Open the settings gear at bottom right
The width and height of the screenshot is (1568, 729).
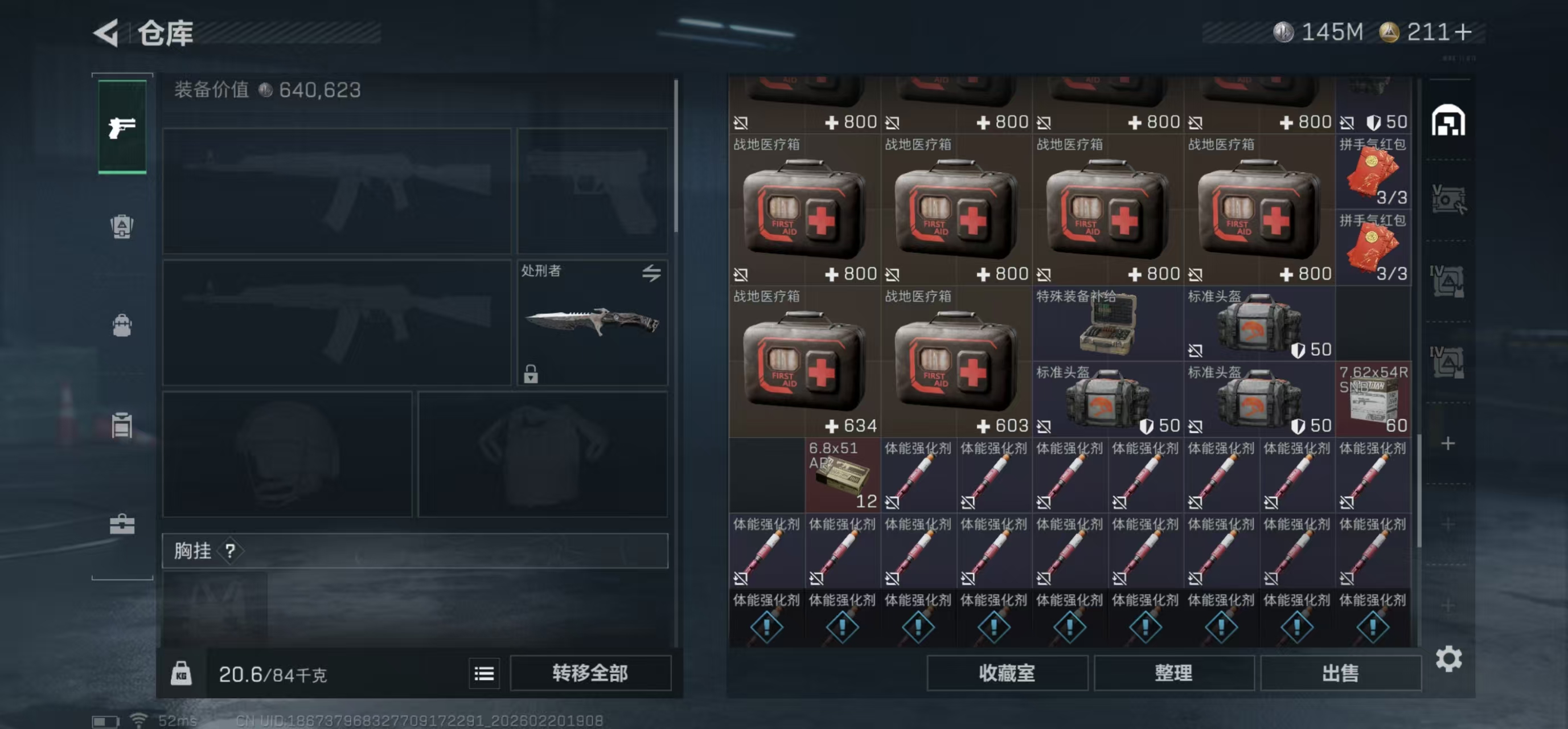[1451, 658]
